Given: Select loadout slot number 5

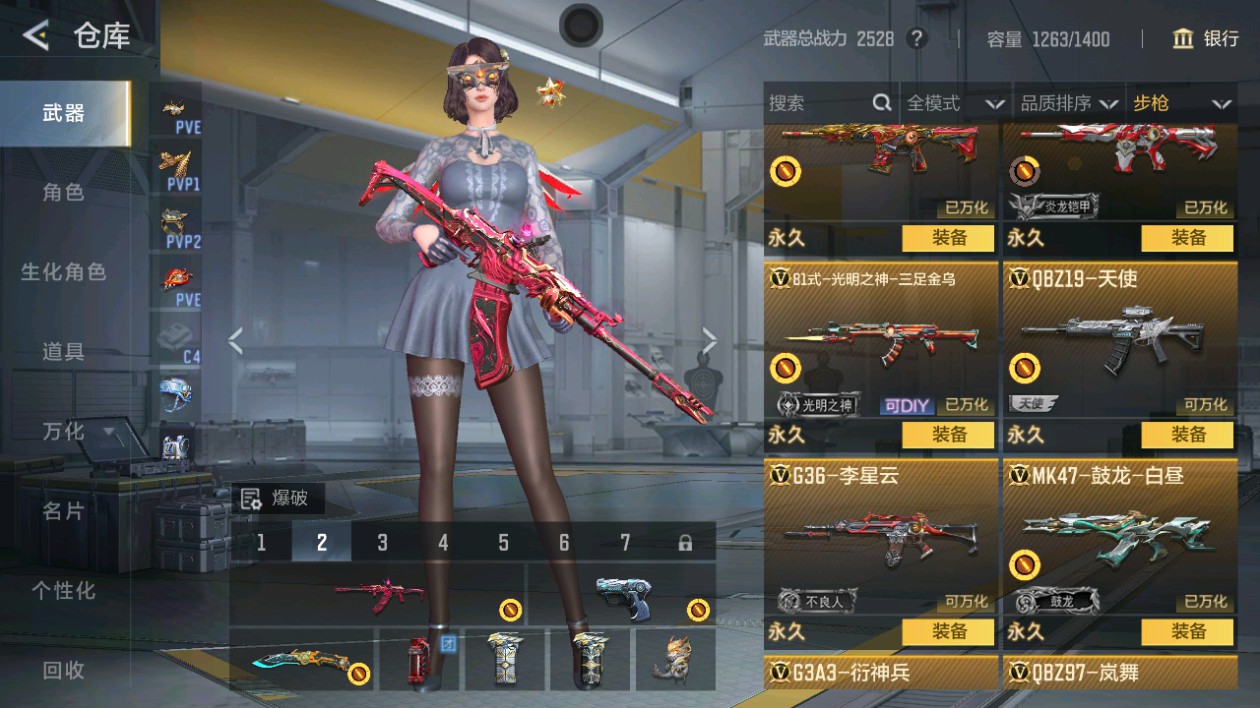Looking at the screenshot, I should (503, 542).
